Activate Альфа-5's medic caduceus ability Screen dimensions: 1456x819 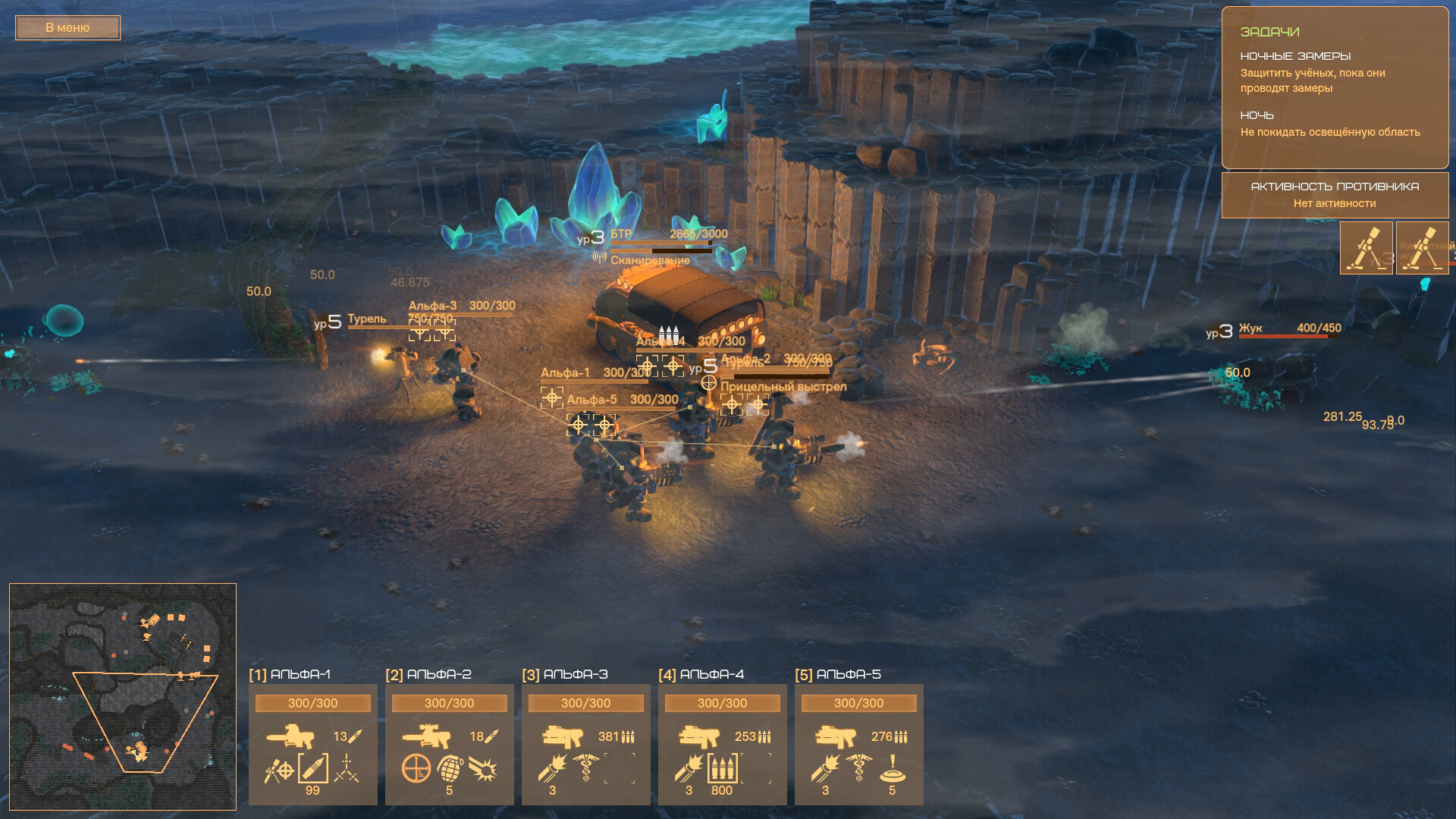(858, 769)
